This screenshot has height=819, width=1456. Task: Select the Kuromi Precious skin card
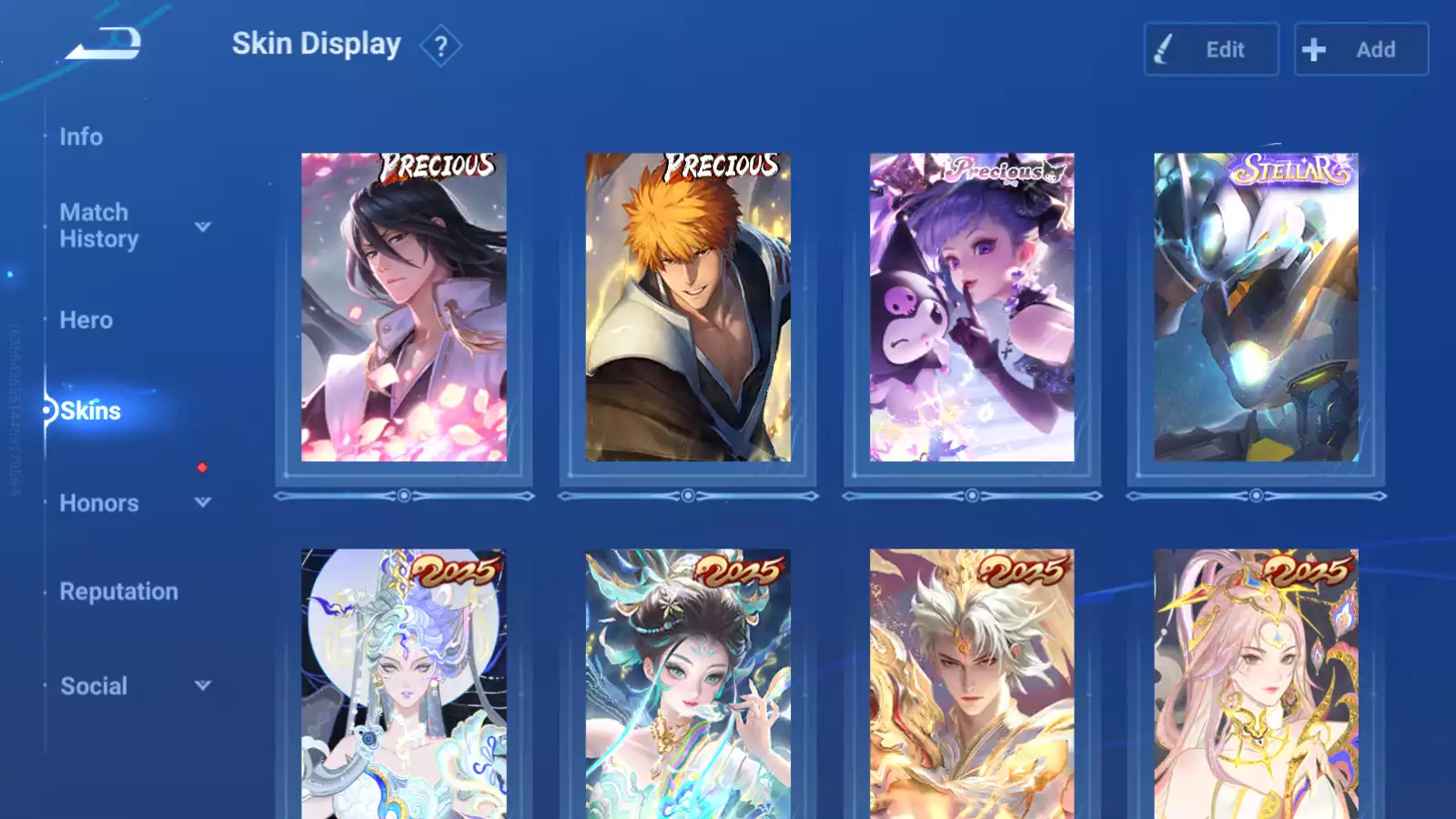972,308
